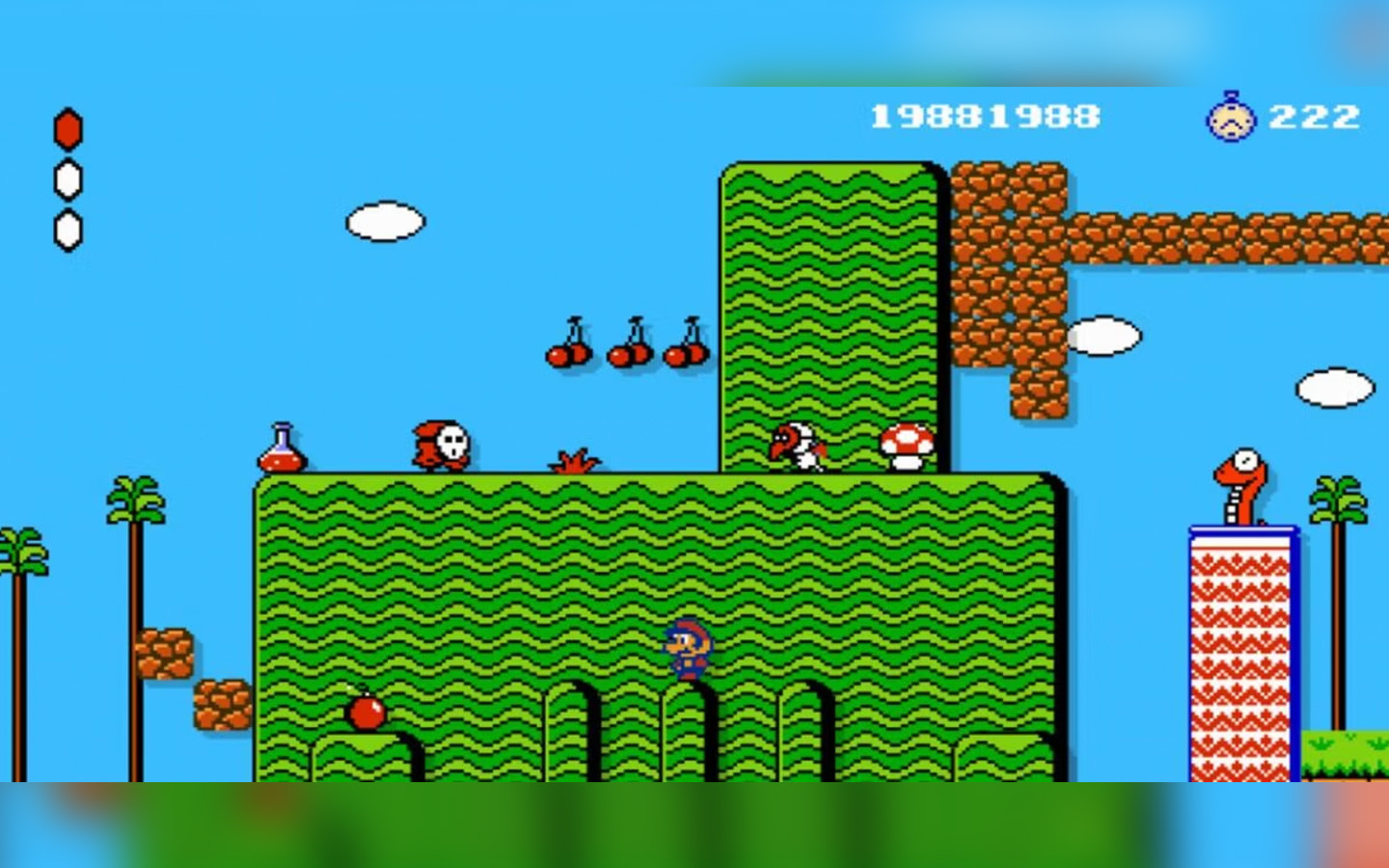Select the Shy Guy enemy

pyautogui.click(x=439, y=442)
